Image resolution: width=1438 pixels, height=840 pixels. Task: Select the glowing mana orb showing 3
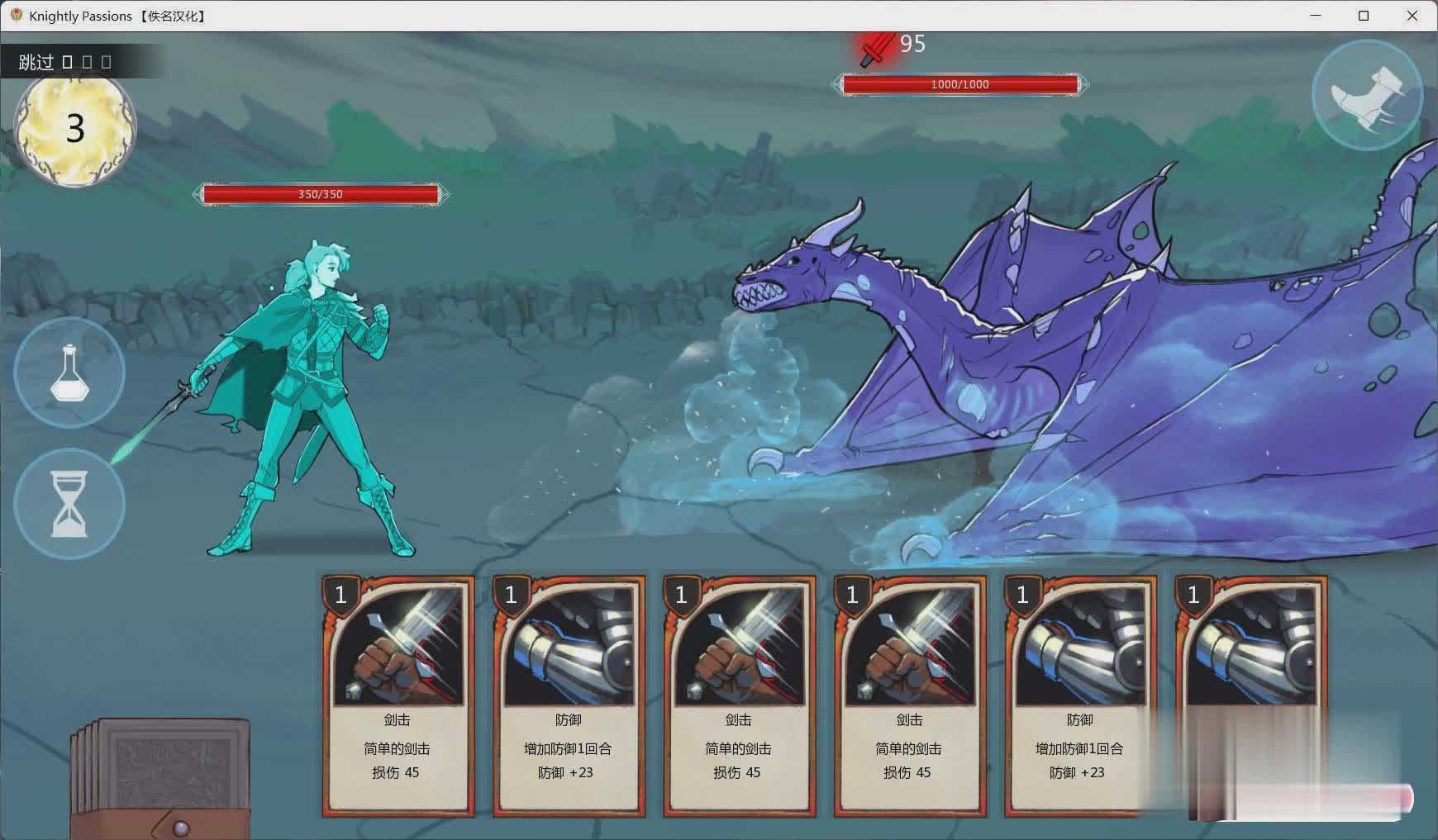tap(76, 128)
